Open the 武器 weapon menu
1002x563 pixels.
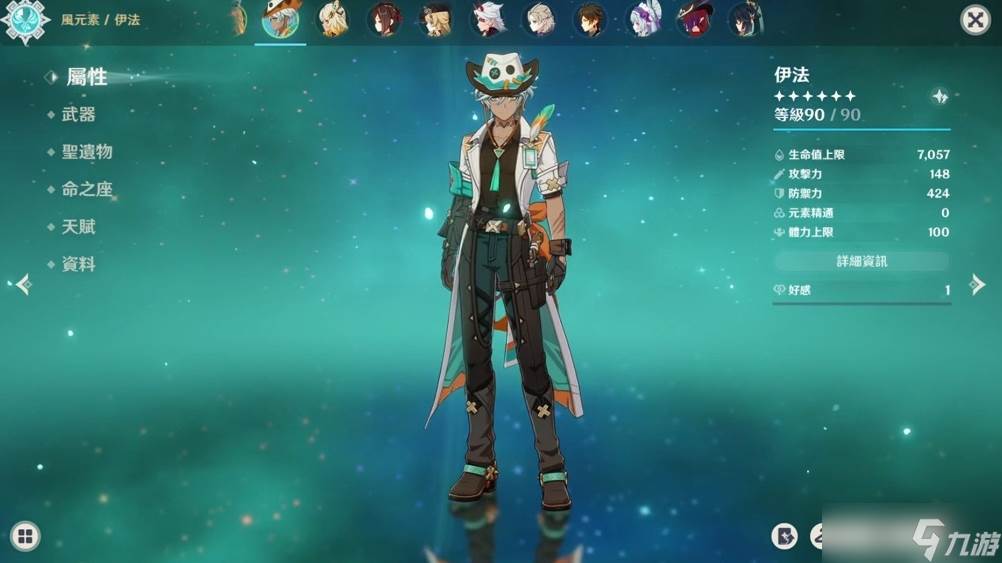click(x=78, y=115)
